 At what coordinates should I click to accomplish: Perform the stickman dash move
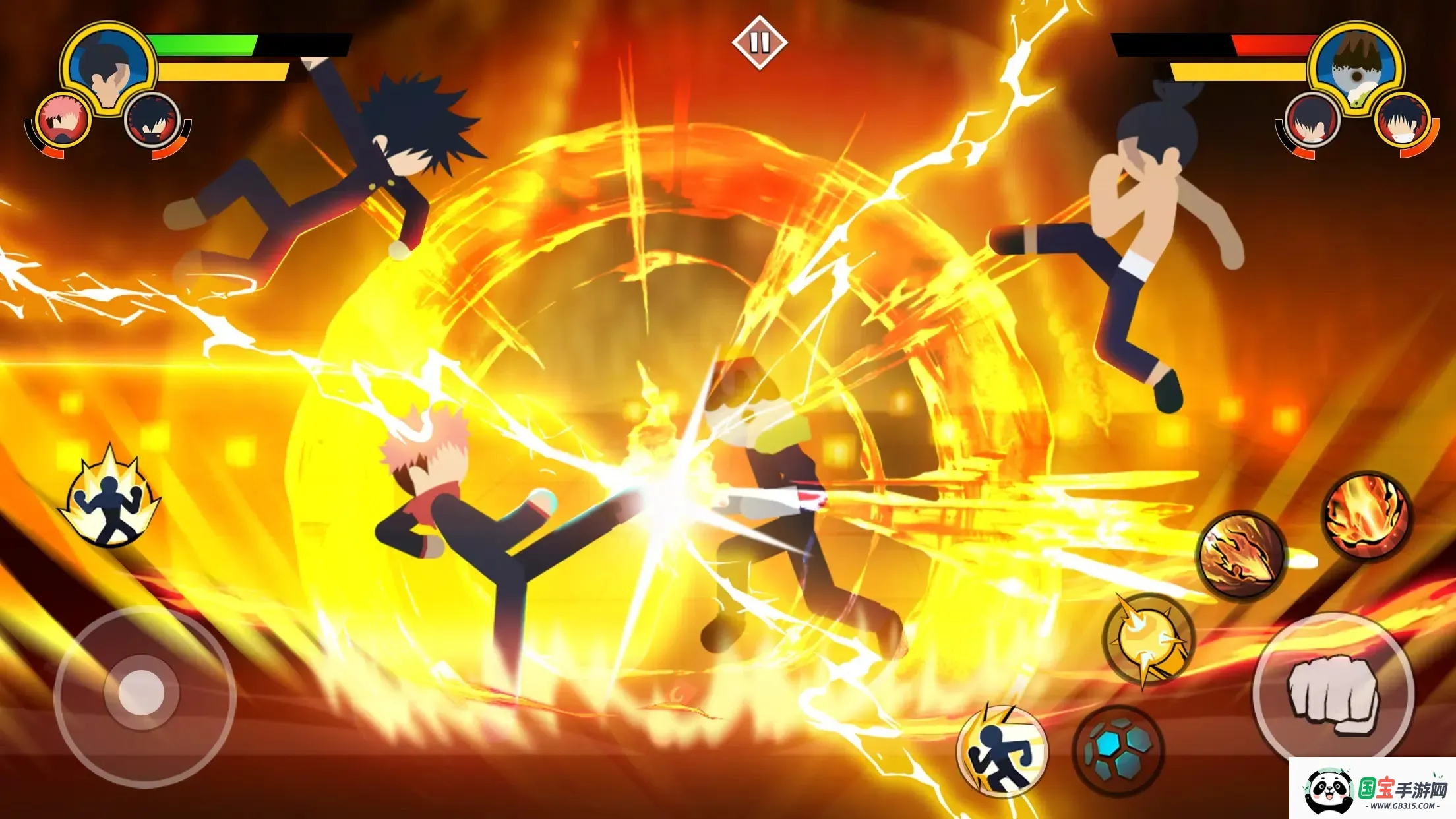tap(1002, 750)
